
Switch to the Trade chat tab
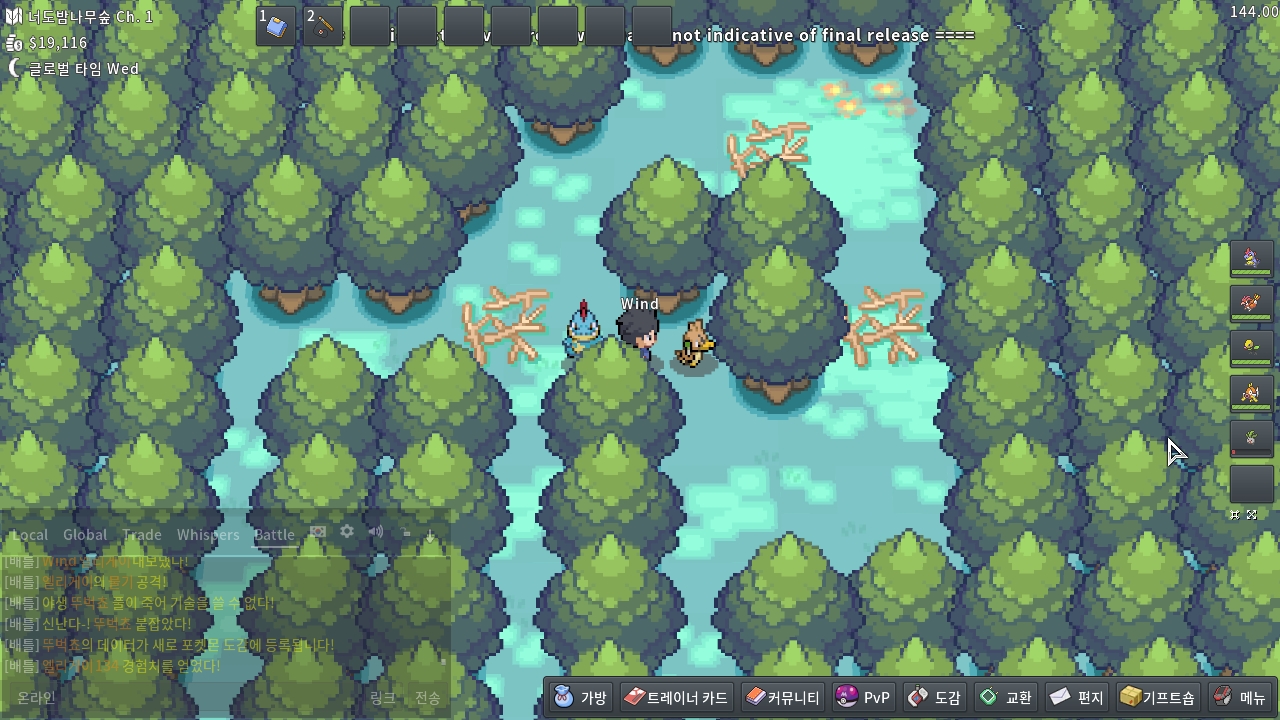pyautogui.click(x=142, y=535)
